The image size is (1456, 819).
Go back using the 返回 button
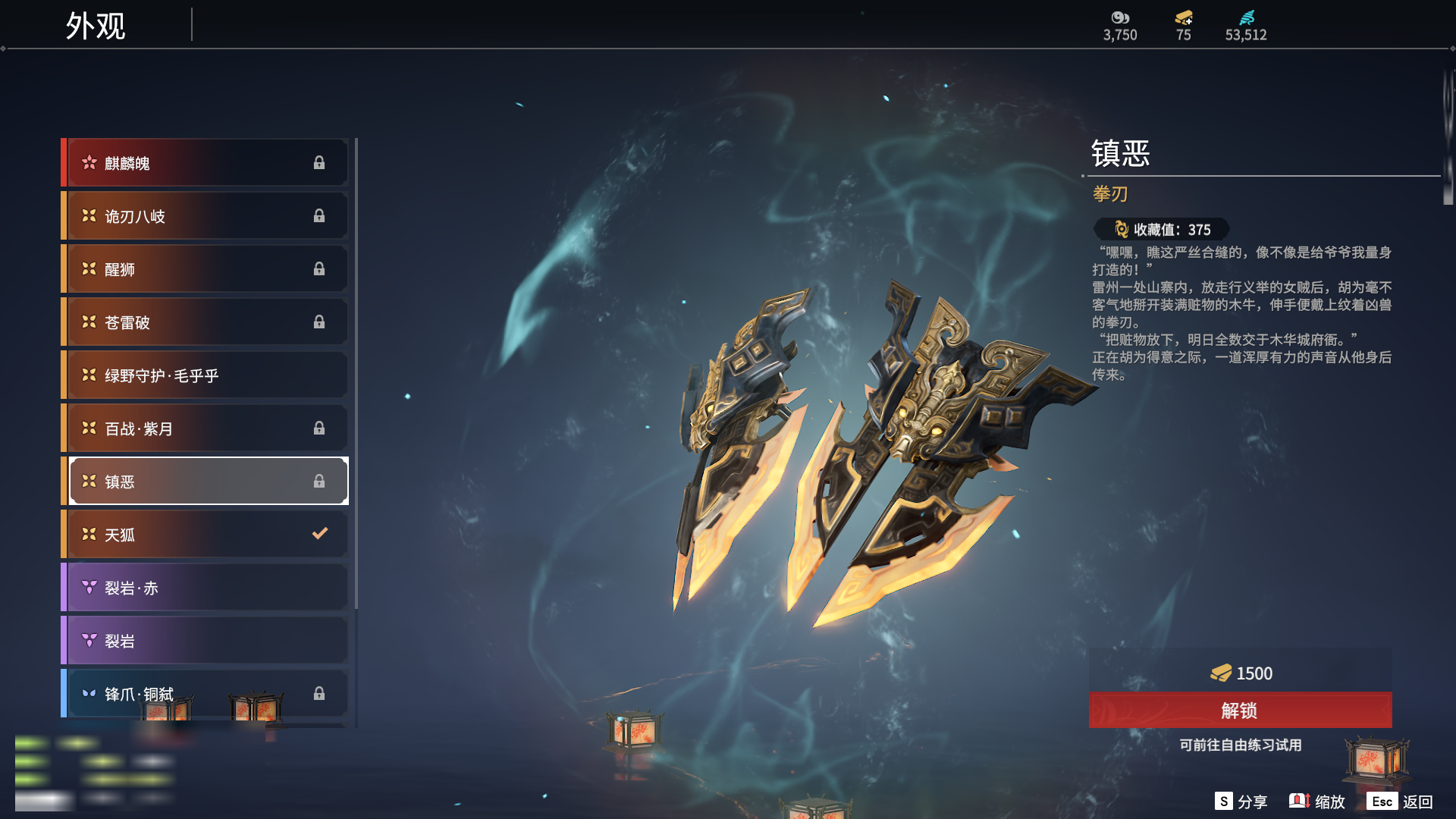click(x=1401, y=802)
